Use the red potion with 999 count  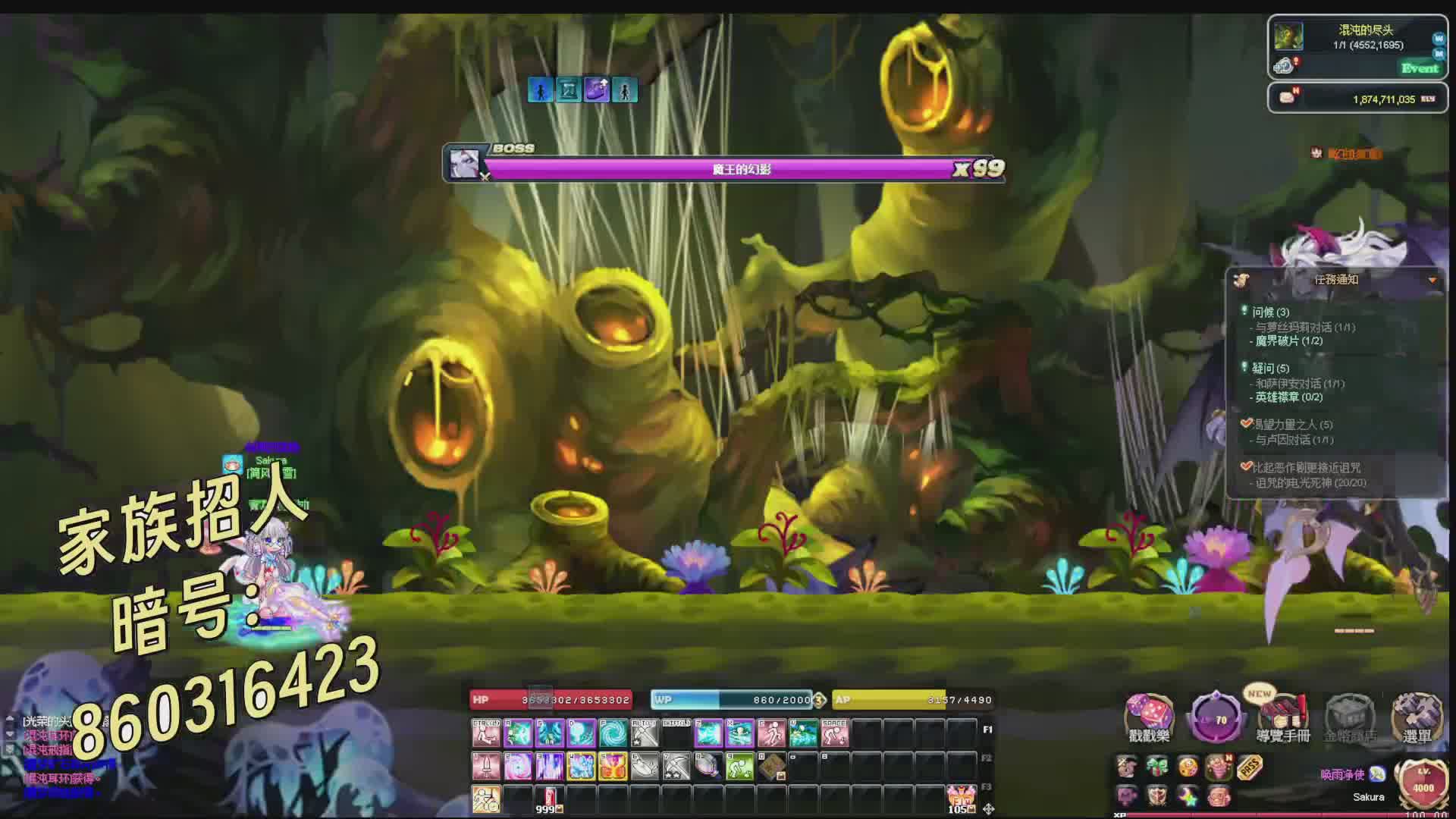(x=549, y=798)
